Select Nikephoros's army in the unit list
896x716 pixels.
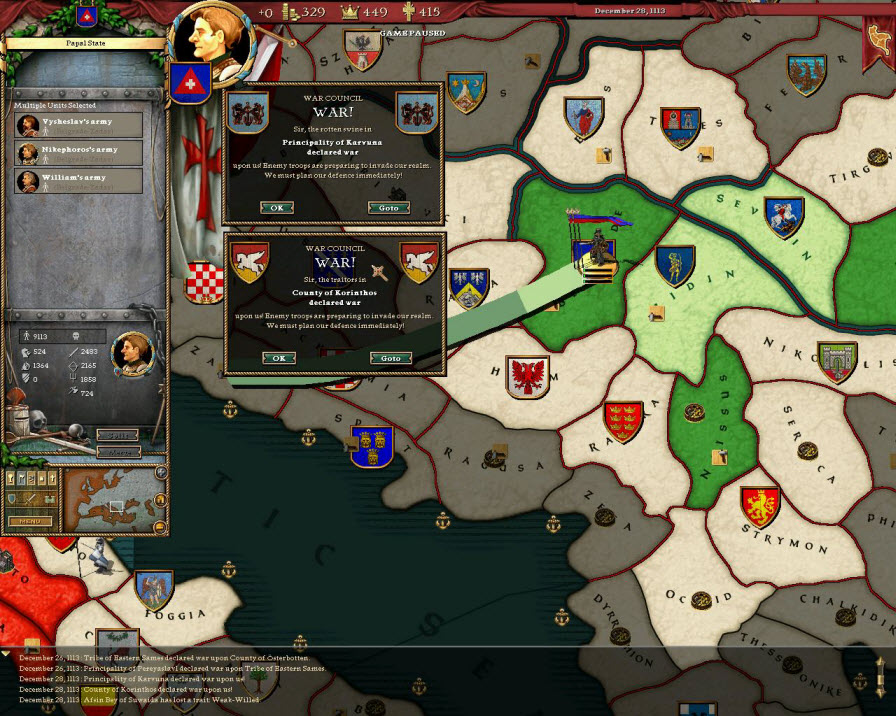[x=79, y=153]
